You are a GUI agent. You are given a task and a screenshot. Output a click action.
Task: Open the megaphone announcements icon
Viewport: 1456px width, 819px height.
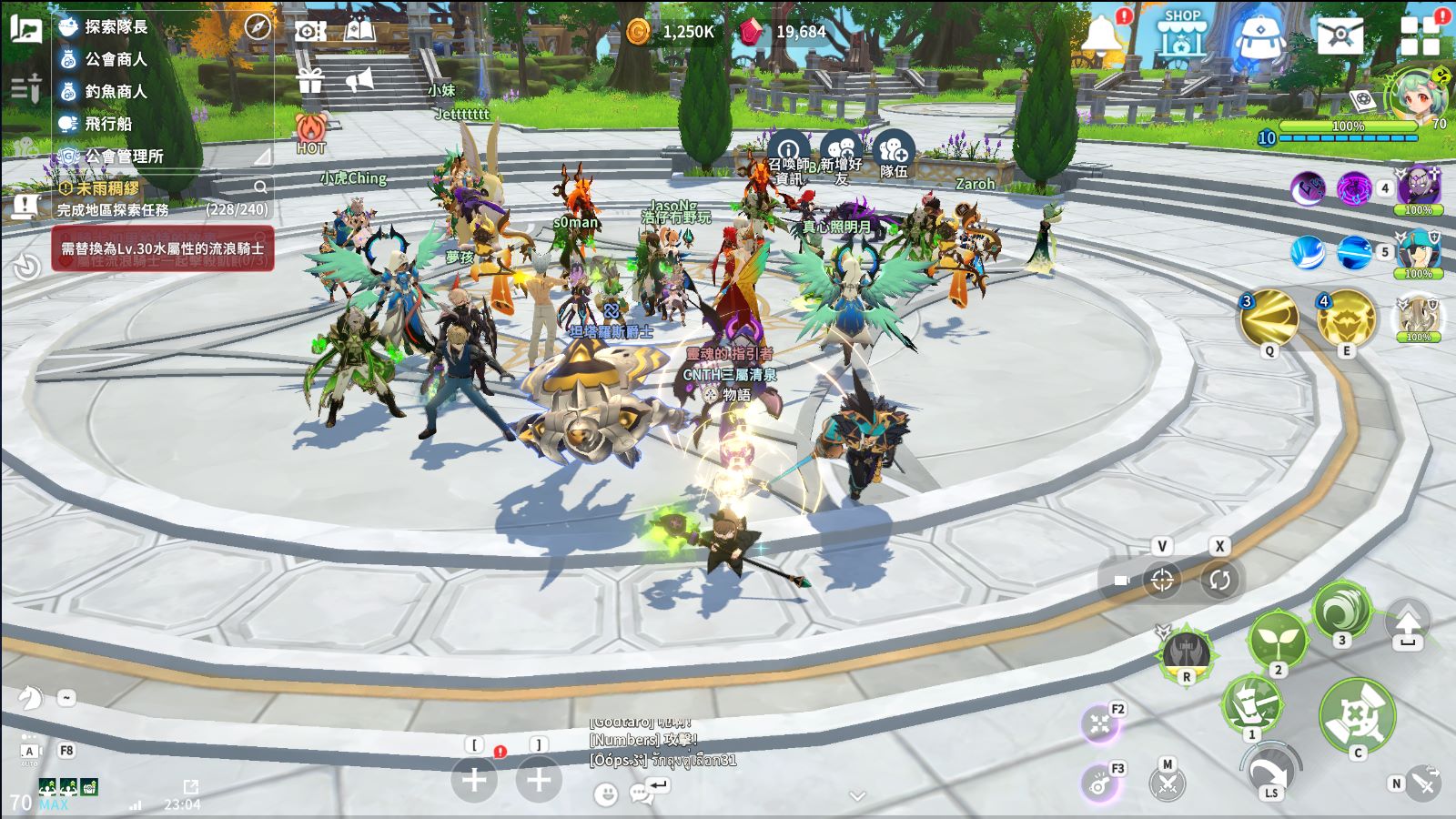(x=360, y=81)
